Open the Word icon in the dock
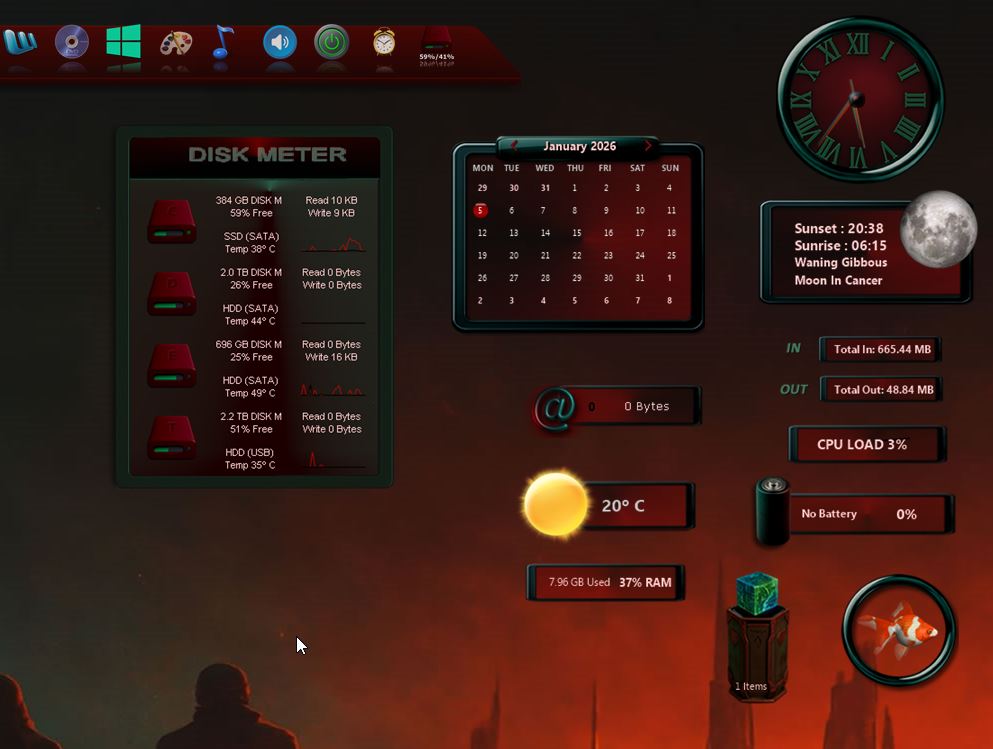Screen dimensions: 993x749 tap(19, 42)
